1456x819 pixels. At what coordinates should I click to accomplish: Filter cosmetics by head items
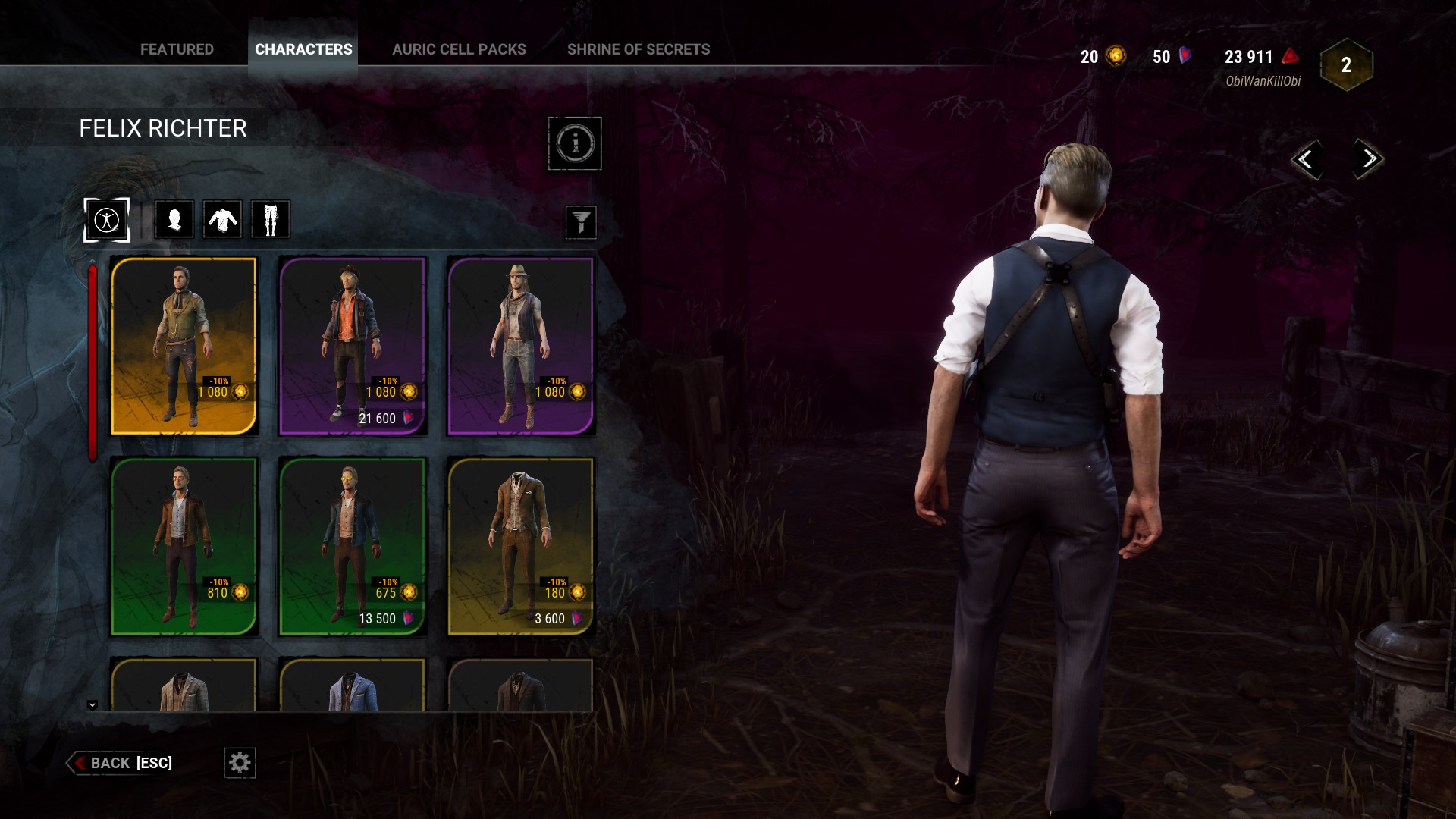coord(173,219)
